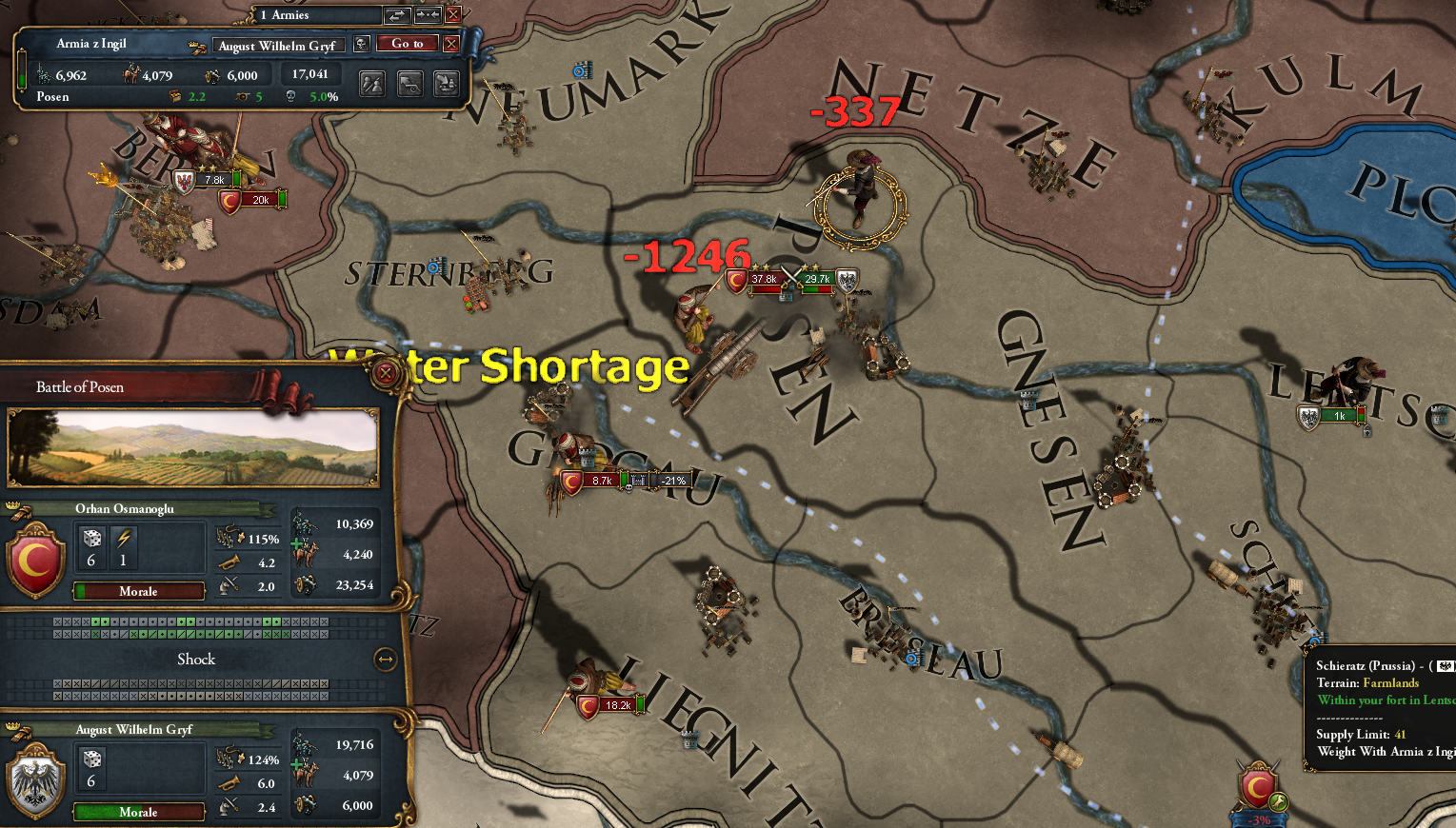Select the Prussian eagle shield in the battle window
1456x828 pixels.
click(35, 780)
